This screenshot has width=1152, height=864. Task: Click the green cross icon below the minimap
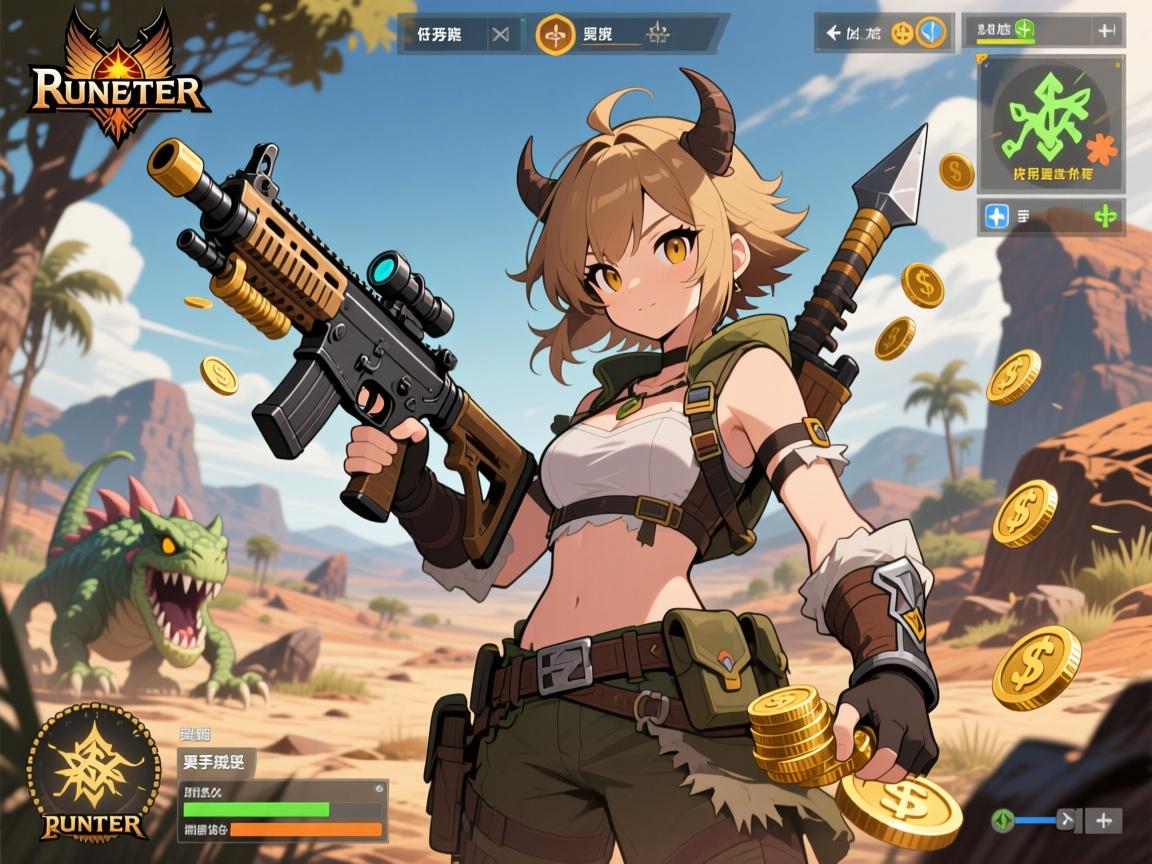(x=1105, y=216)
